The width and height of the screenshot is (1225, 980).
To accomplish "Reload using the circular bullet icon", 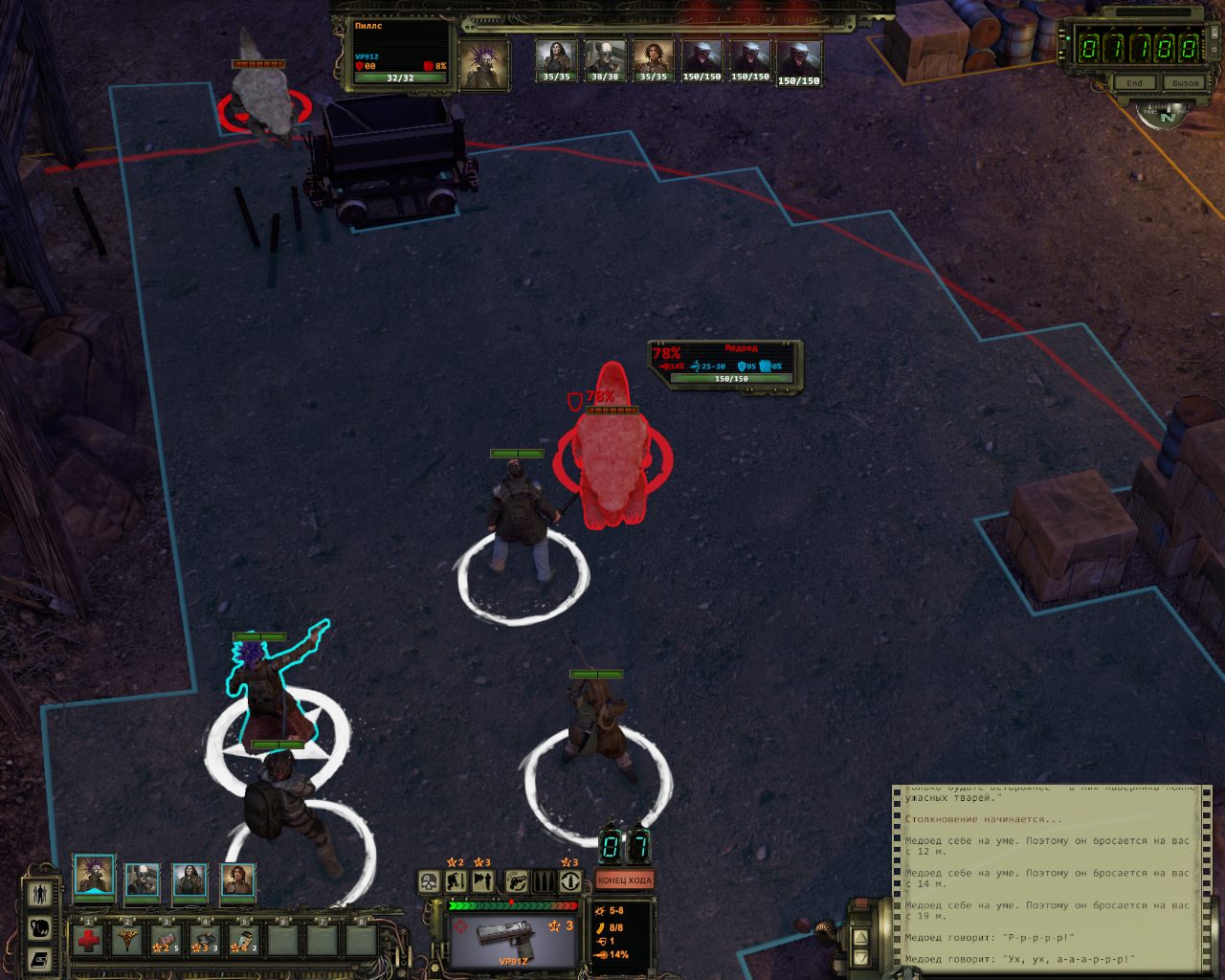I will point(571,881).
